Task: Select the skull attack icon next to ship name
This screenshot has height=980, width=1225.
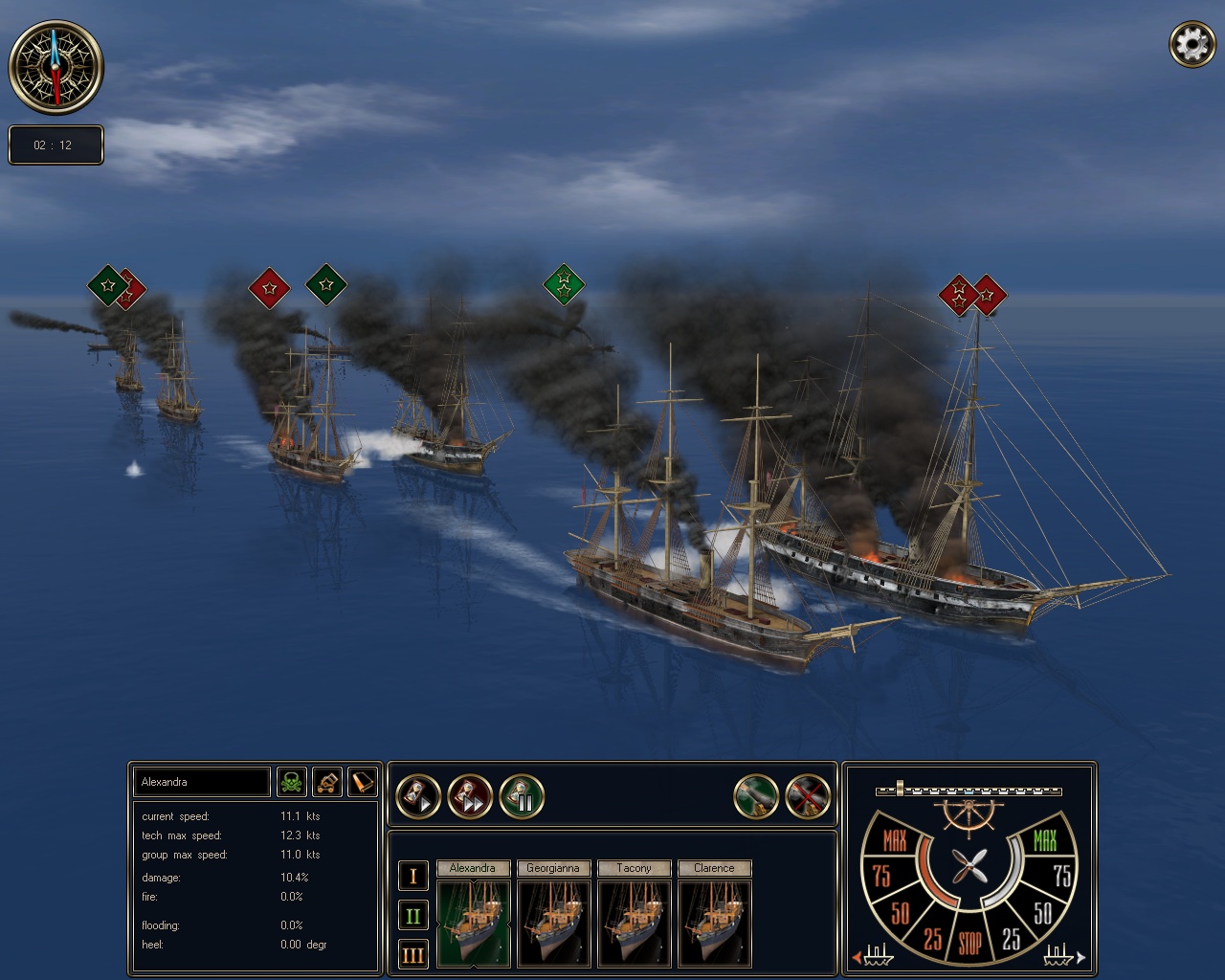Action: point(292,782)
